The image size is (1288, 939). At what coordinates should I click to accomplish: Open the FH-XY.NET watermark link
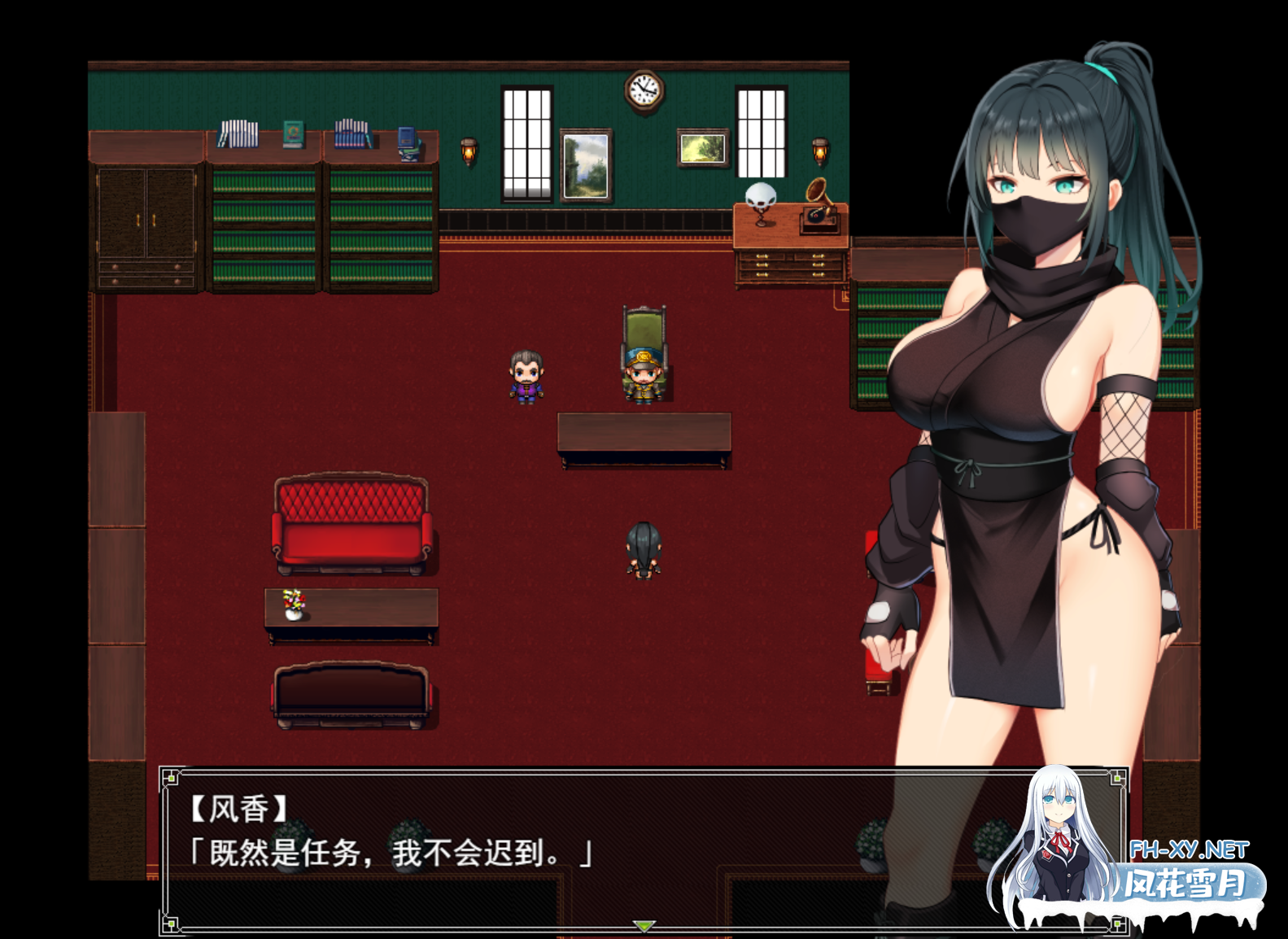click(x=1189, y=850)
